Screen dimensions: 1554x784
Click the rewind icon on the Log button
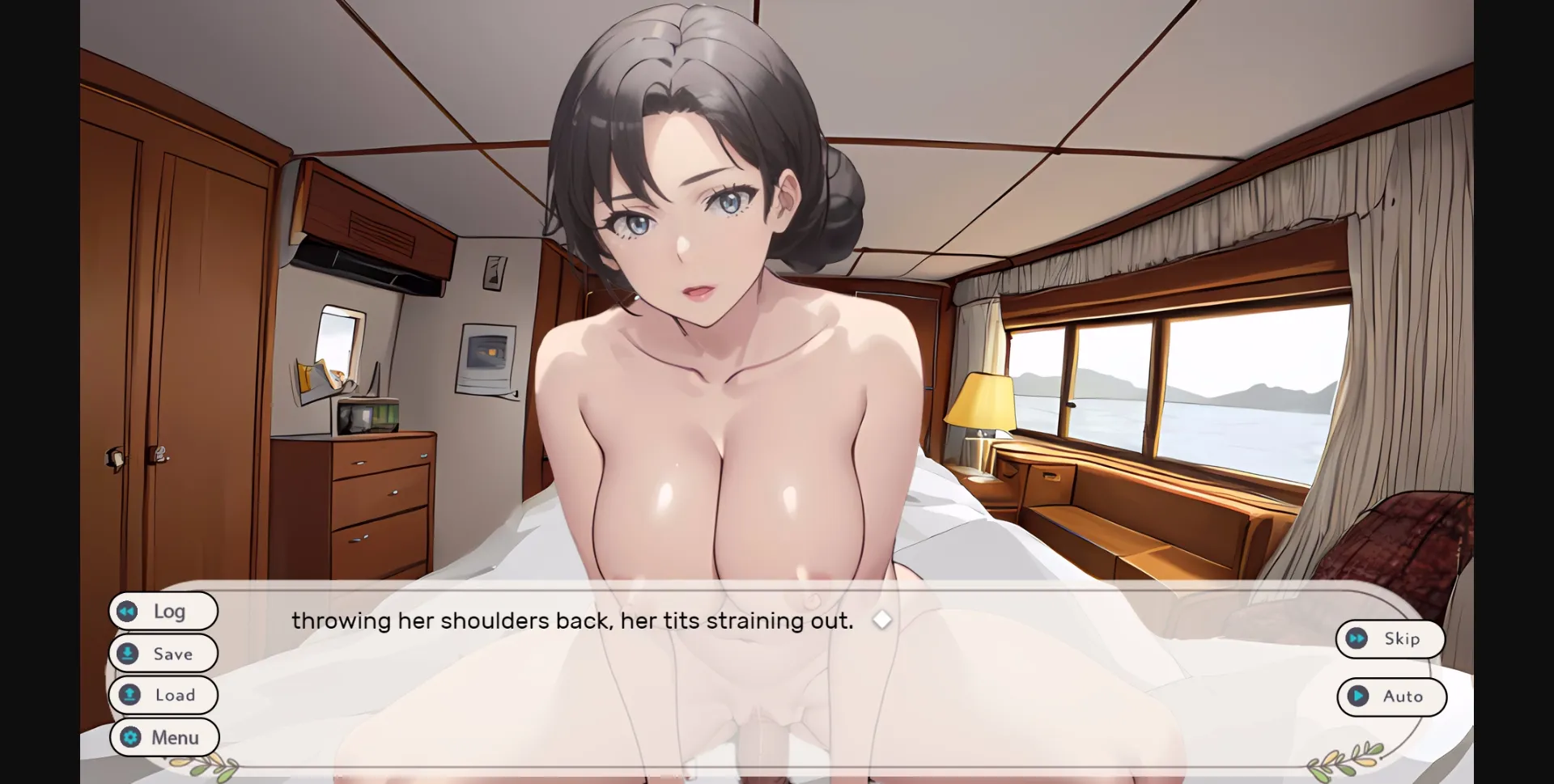(128, 611)
